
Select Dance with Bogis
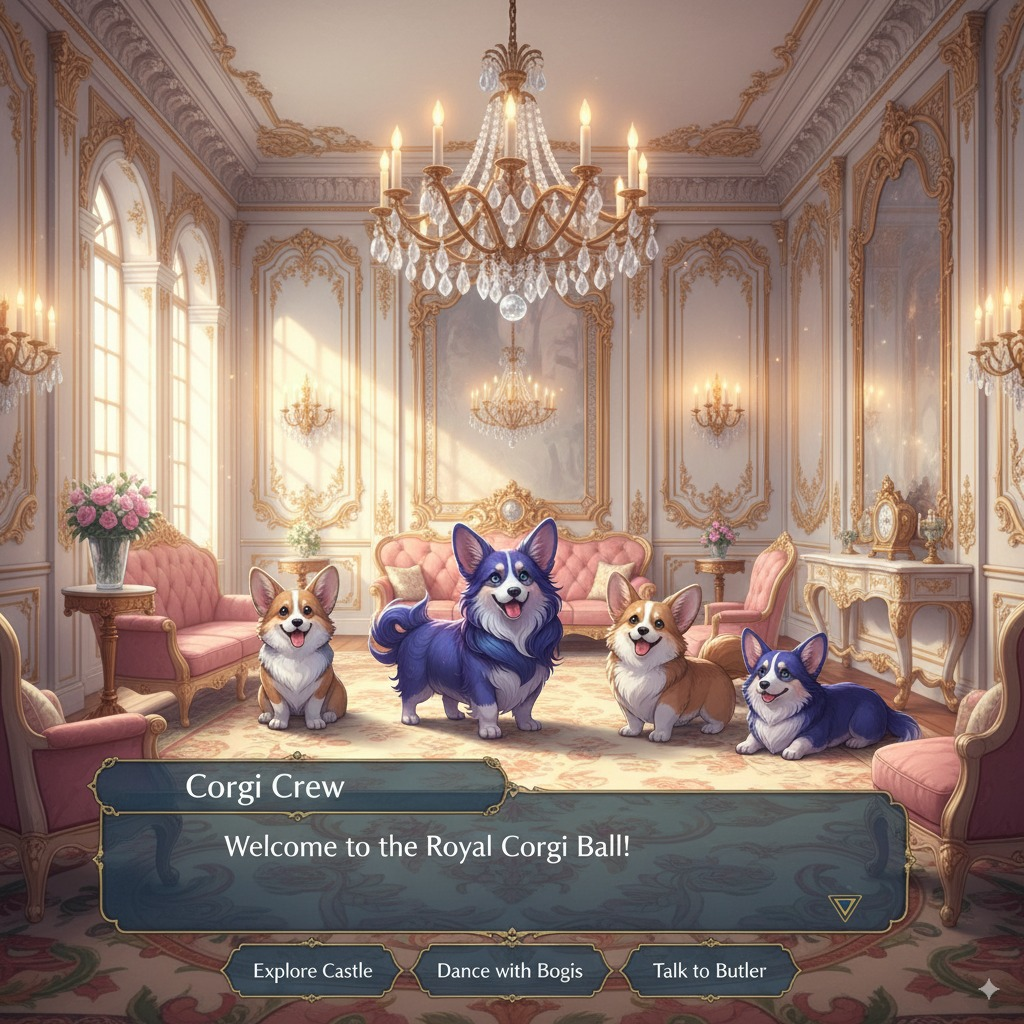[510, 970]
